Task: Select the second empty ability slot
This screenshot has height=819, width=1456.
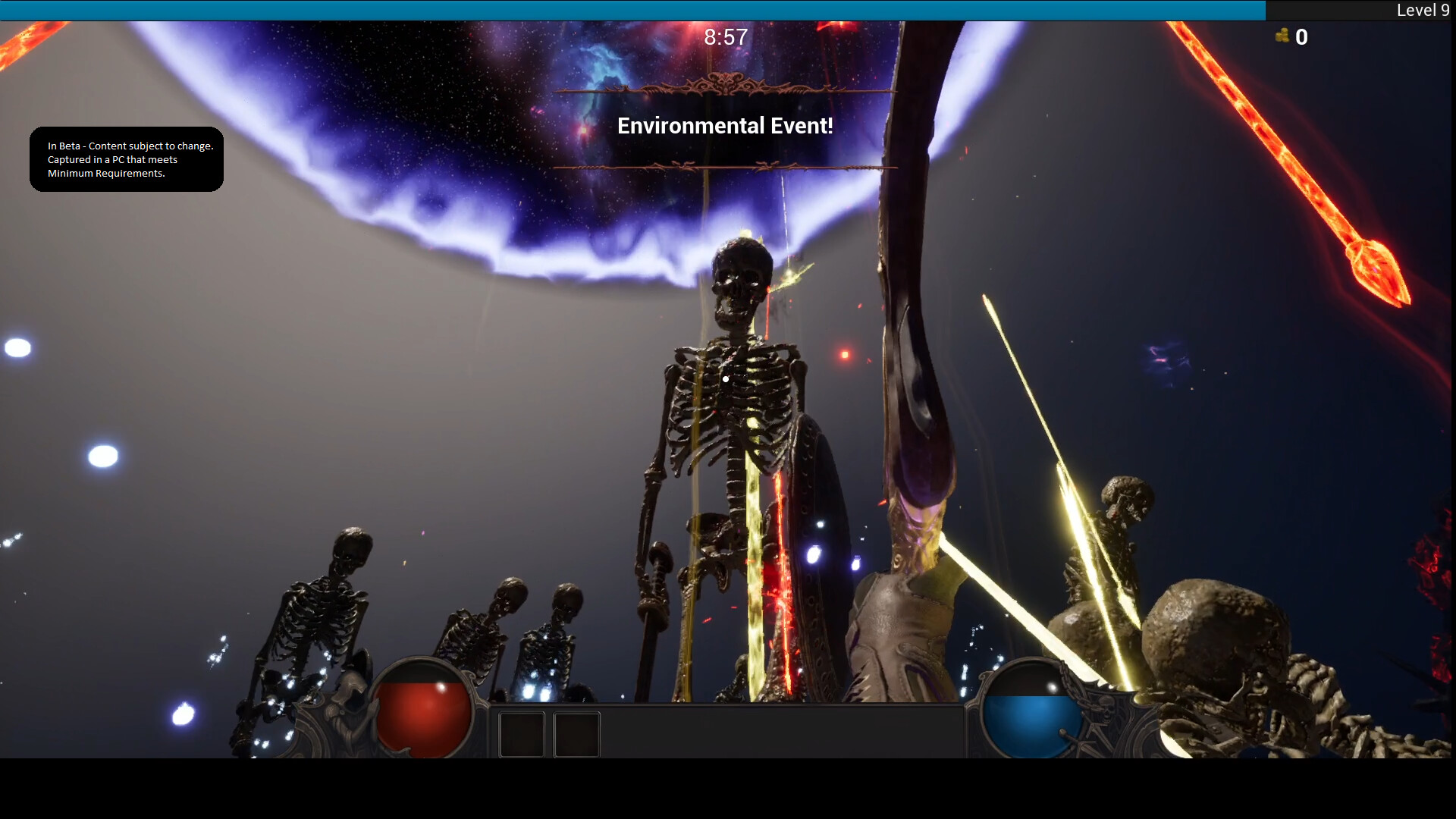Action: coord(576,733)
